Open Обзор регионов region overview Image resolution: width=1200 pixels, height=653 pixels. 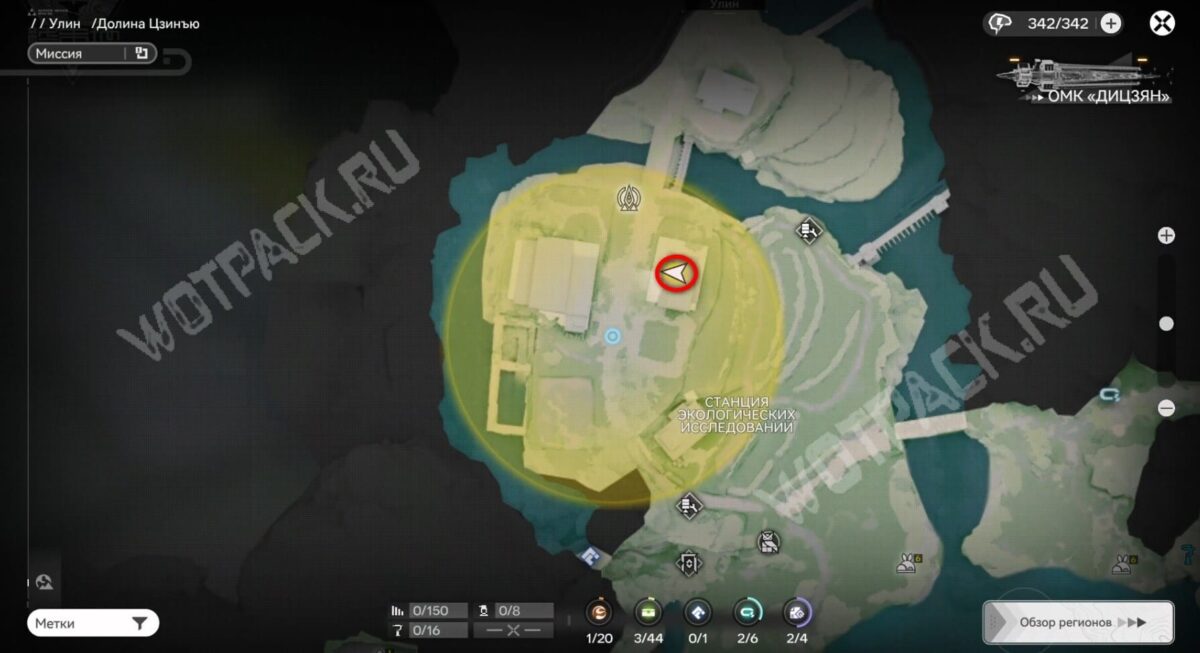pyautogui.click(x=1078, y=622)
